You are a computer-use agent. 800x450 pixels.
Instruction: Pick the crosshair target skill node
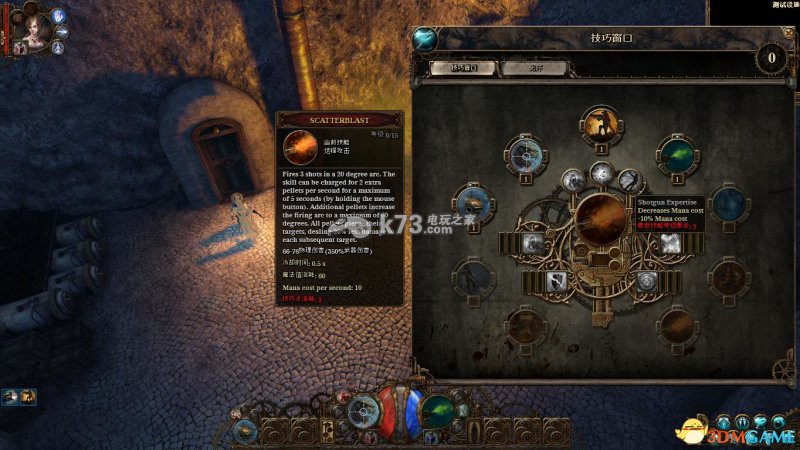(526, 155)
